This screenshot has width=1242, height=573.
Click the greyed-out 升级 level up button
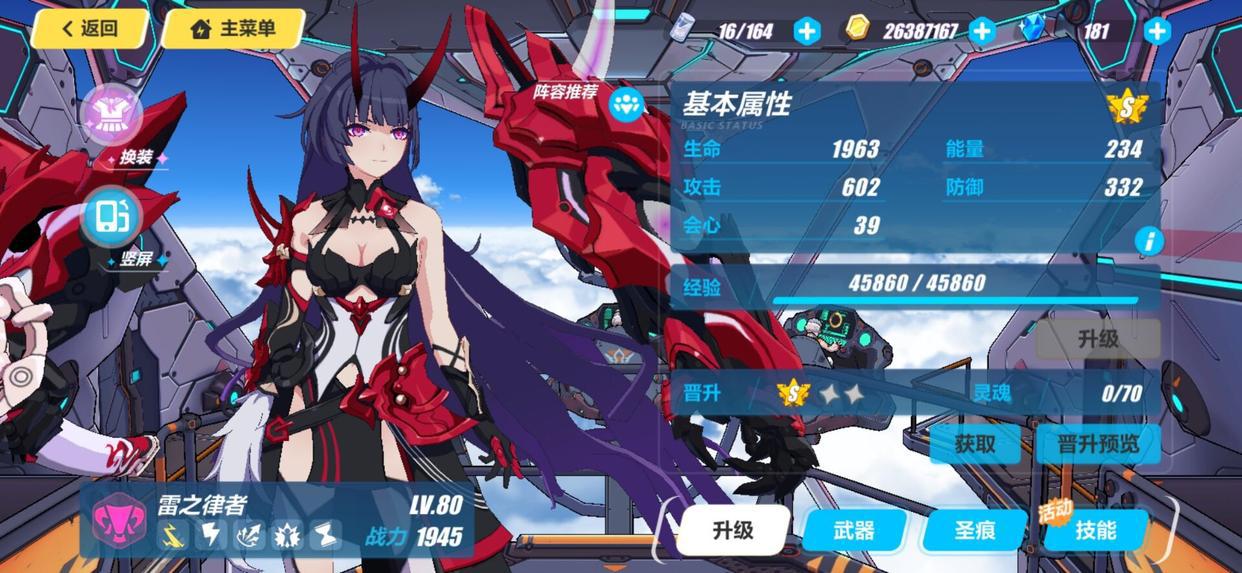[x=1097, y=339]
